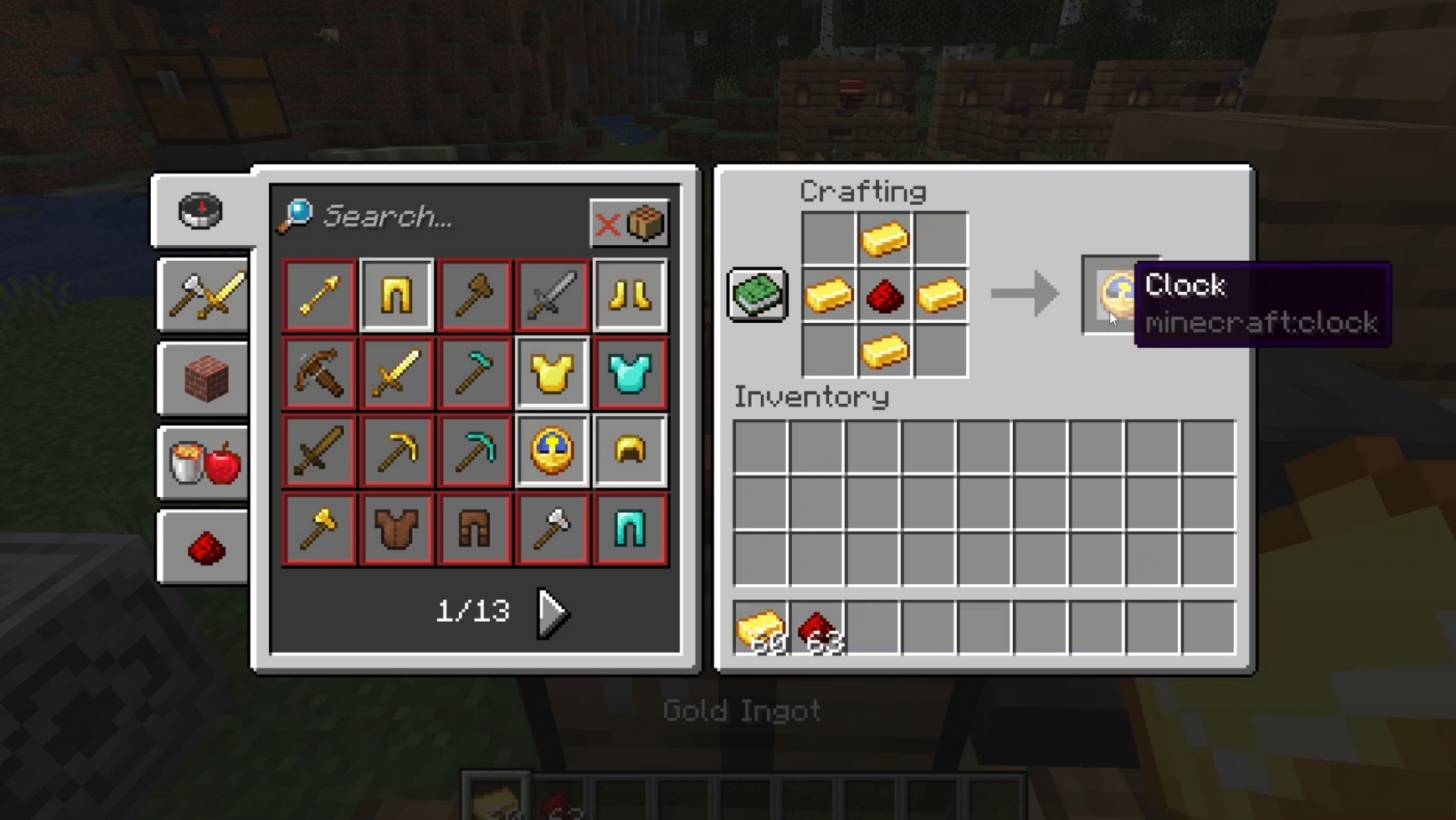Screen dimensions: 1456x820
Task: Select the leather tunic recipe
Action: pyautogui.click(x=397, y=529)
